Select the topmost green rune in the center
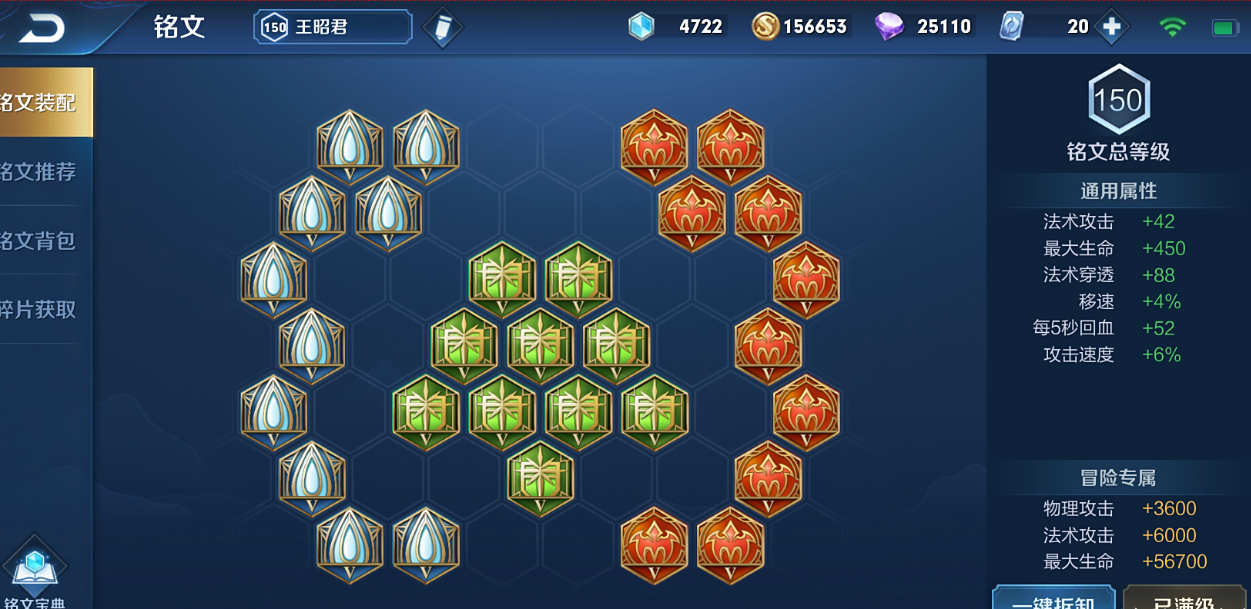Image resolution: width=1251 pixels, height=609 pixels. tap(502, 277)
